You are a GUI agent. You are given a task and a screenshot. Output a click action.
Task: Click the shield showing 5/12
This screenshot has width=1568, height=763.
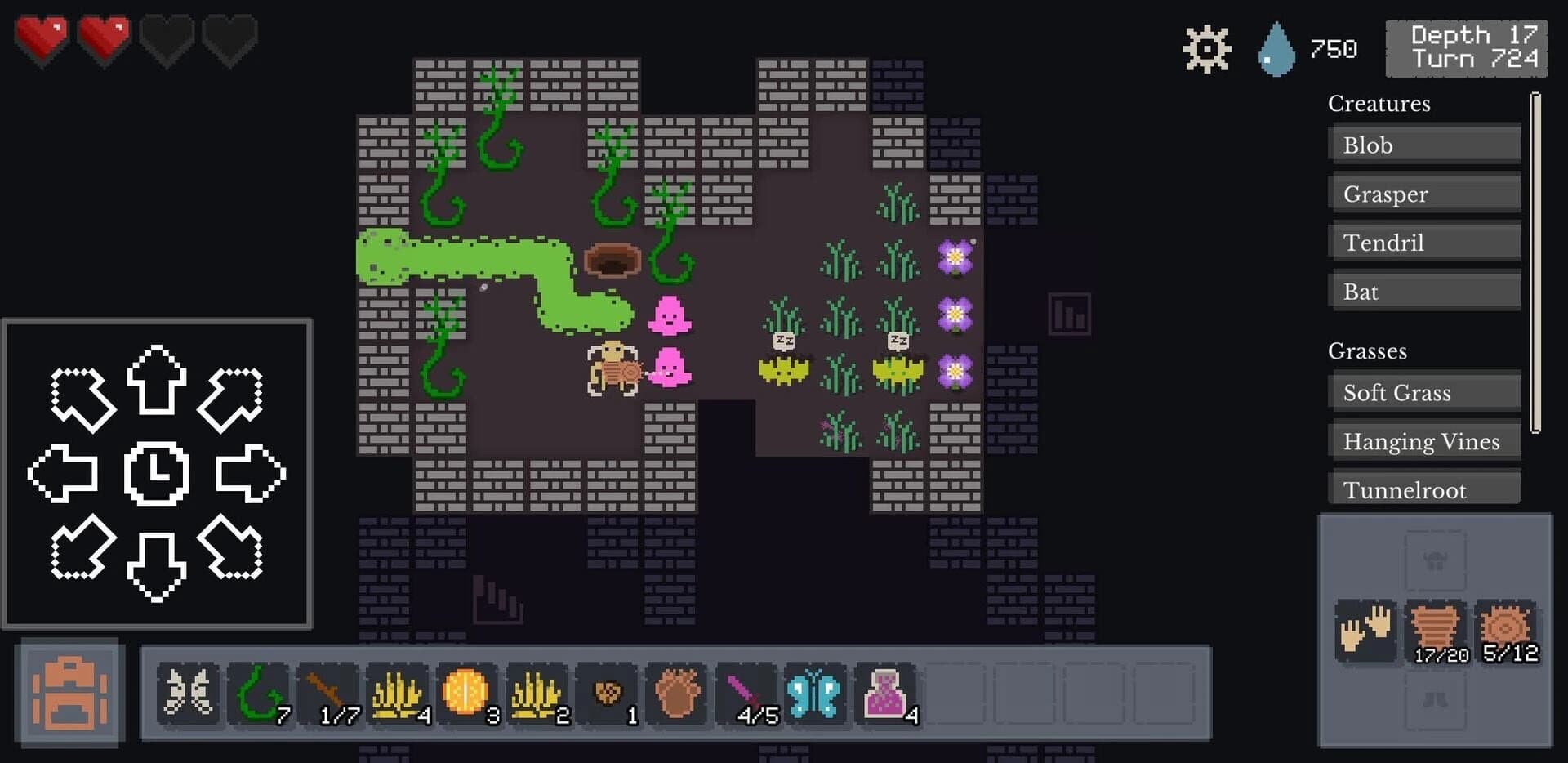click(1508, 627)
